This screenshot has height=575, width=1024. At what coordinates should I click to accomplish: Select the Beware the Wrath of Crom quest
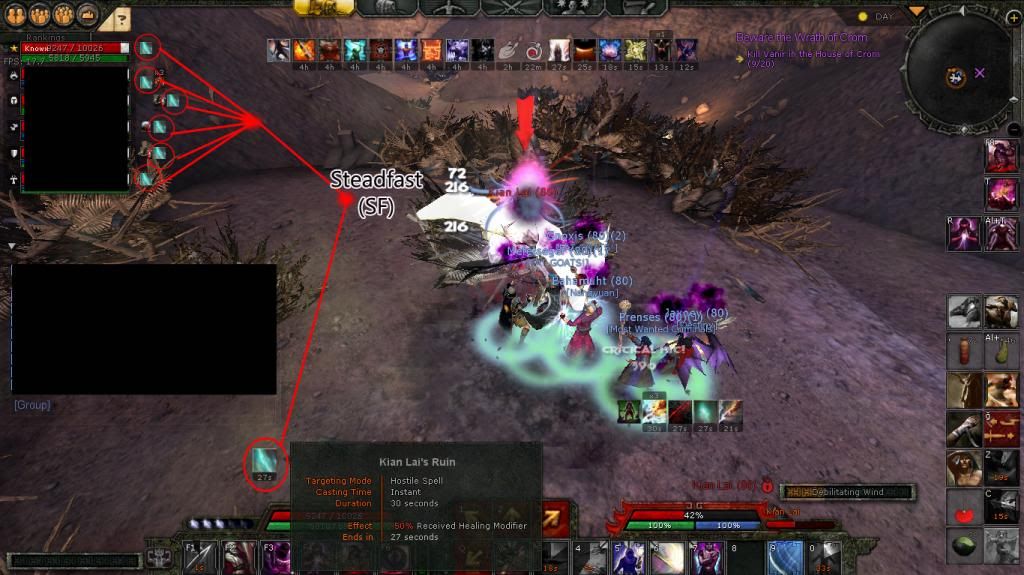pos(802,38)
